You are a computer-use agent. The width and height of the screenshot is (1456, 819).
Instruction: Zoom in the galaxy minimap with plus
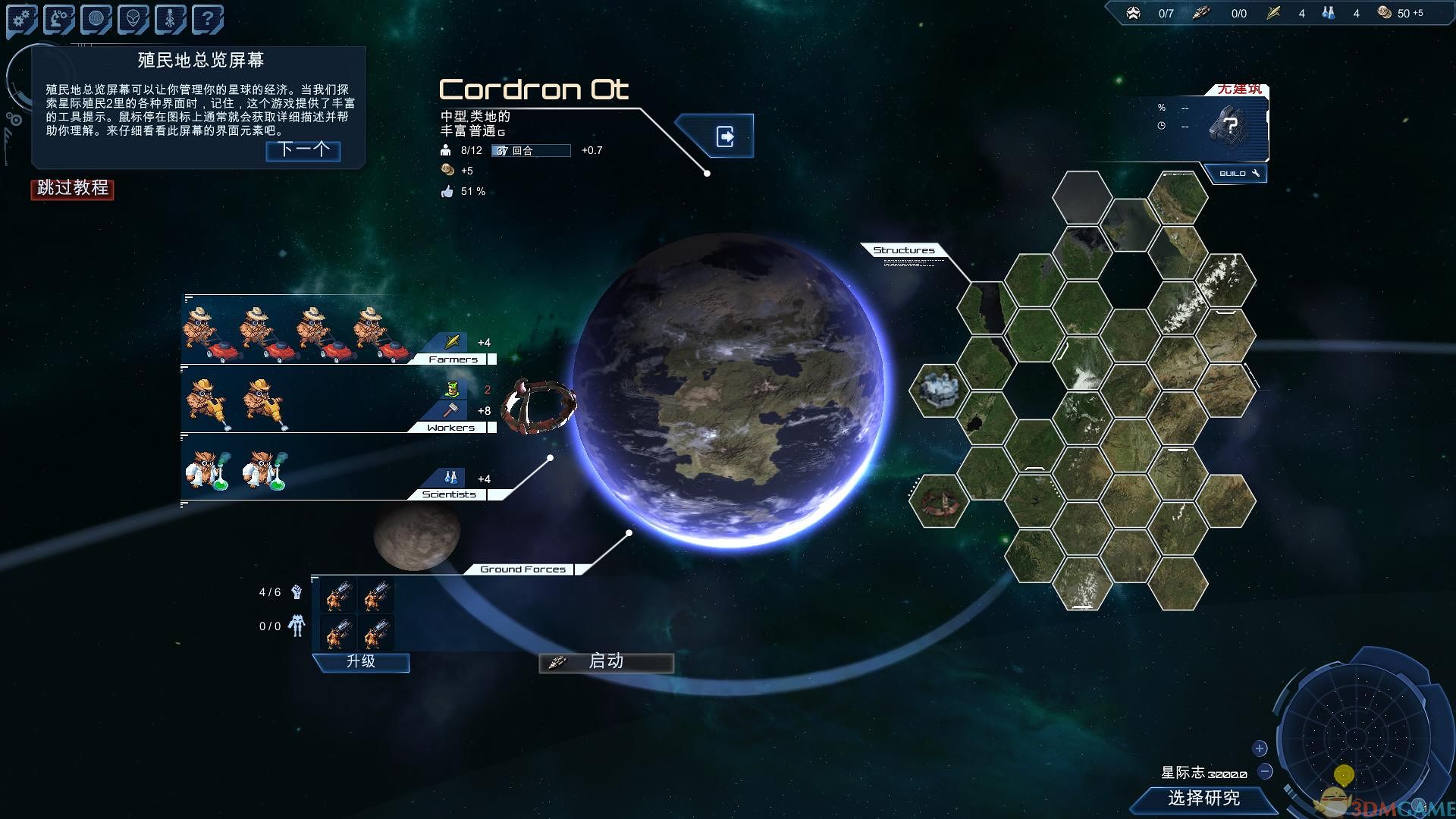coord(1260,748)
